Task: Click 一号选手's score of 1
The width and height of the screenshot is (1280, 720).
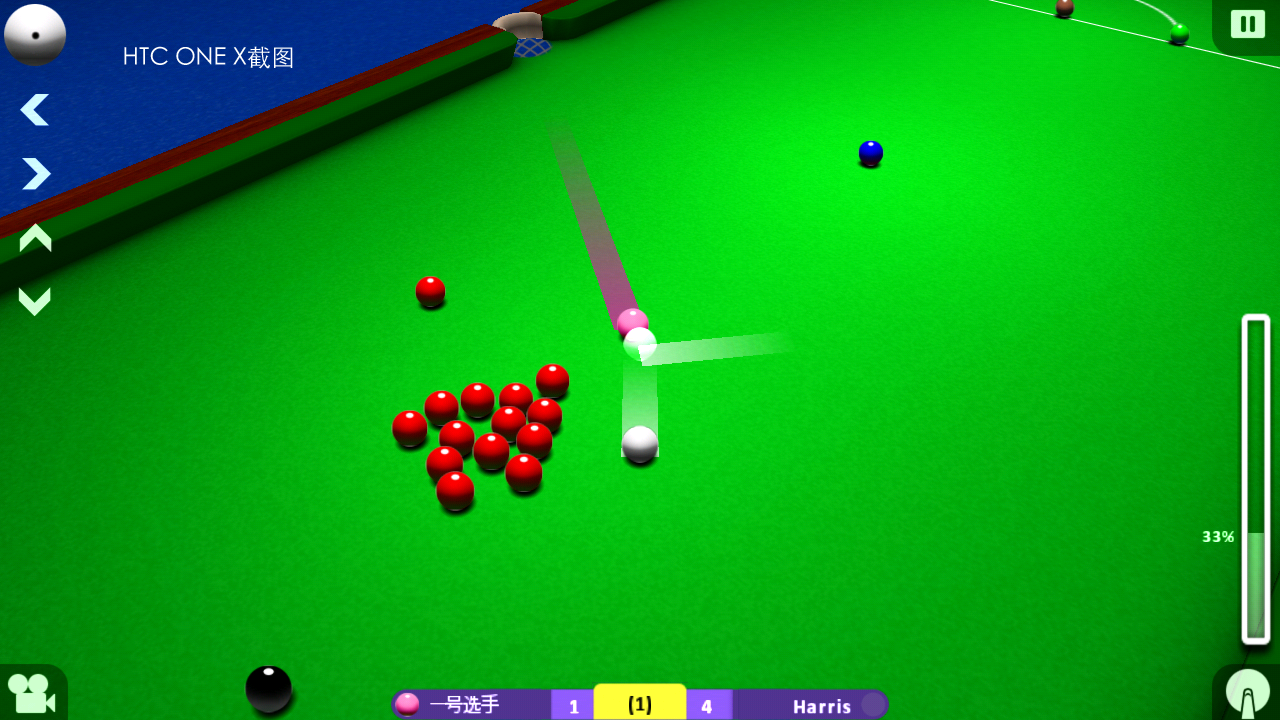Action: pos(573,705)
